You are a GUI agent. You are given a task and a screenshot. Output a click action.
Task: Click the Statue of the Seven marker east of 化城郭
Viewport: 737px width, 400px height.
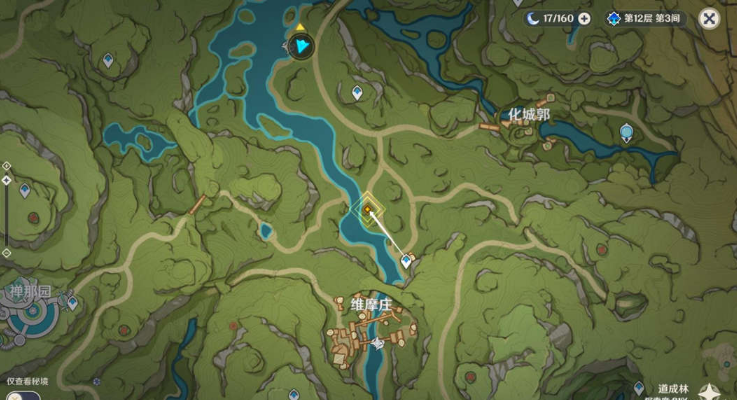pos(626,131)
